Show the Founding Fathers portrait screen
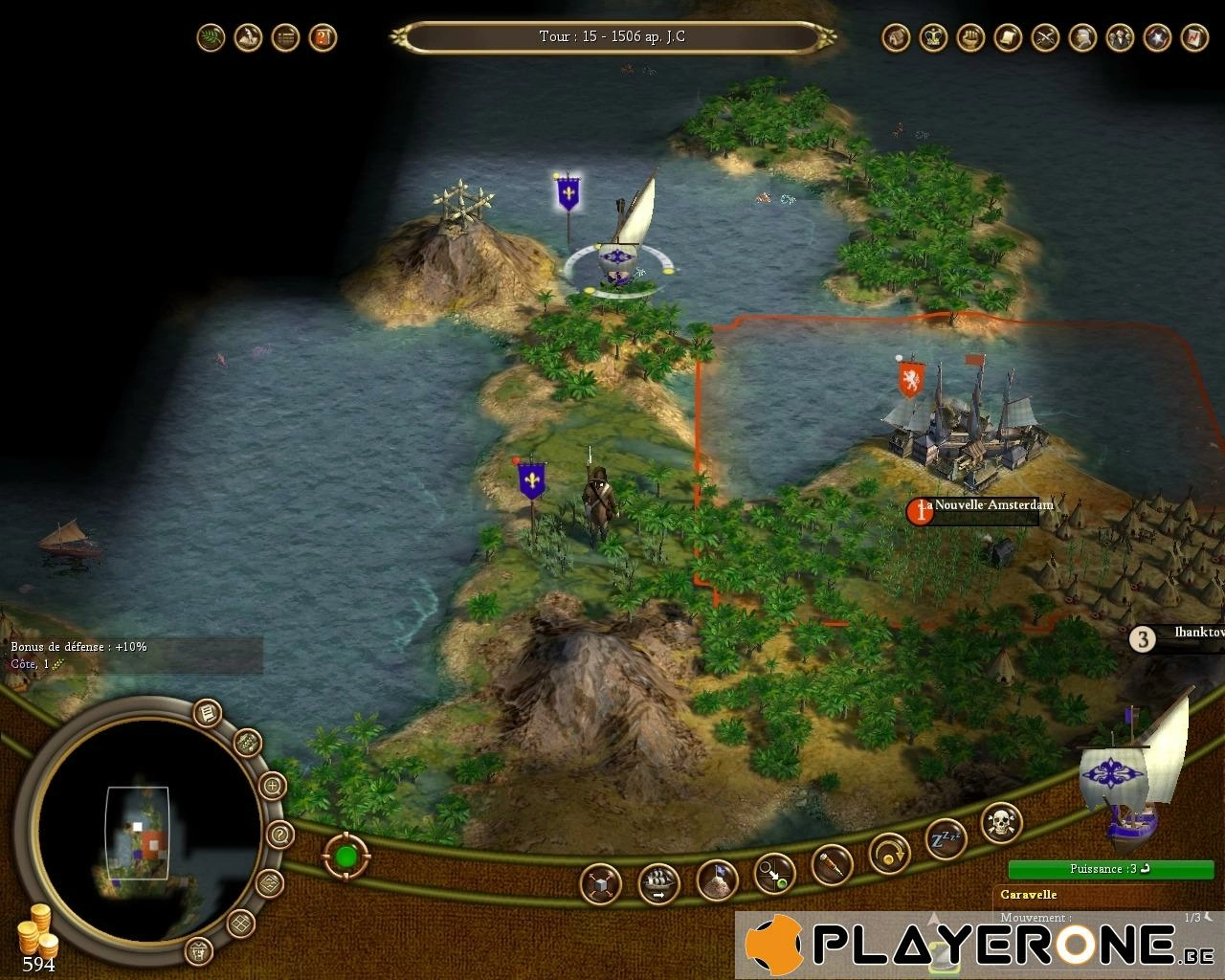The height and width of the screenshot is (980, 1225). coord(1082,38)
